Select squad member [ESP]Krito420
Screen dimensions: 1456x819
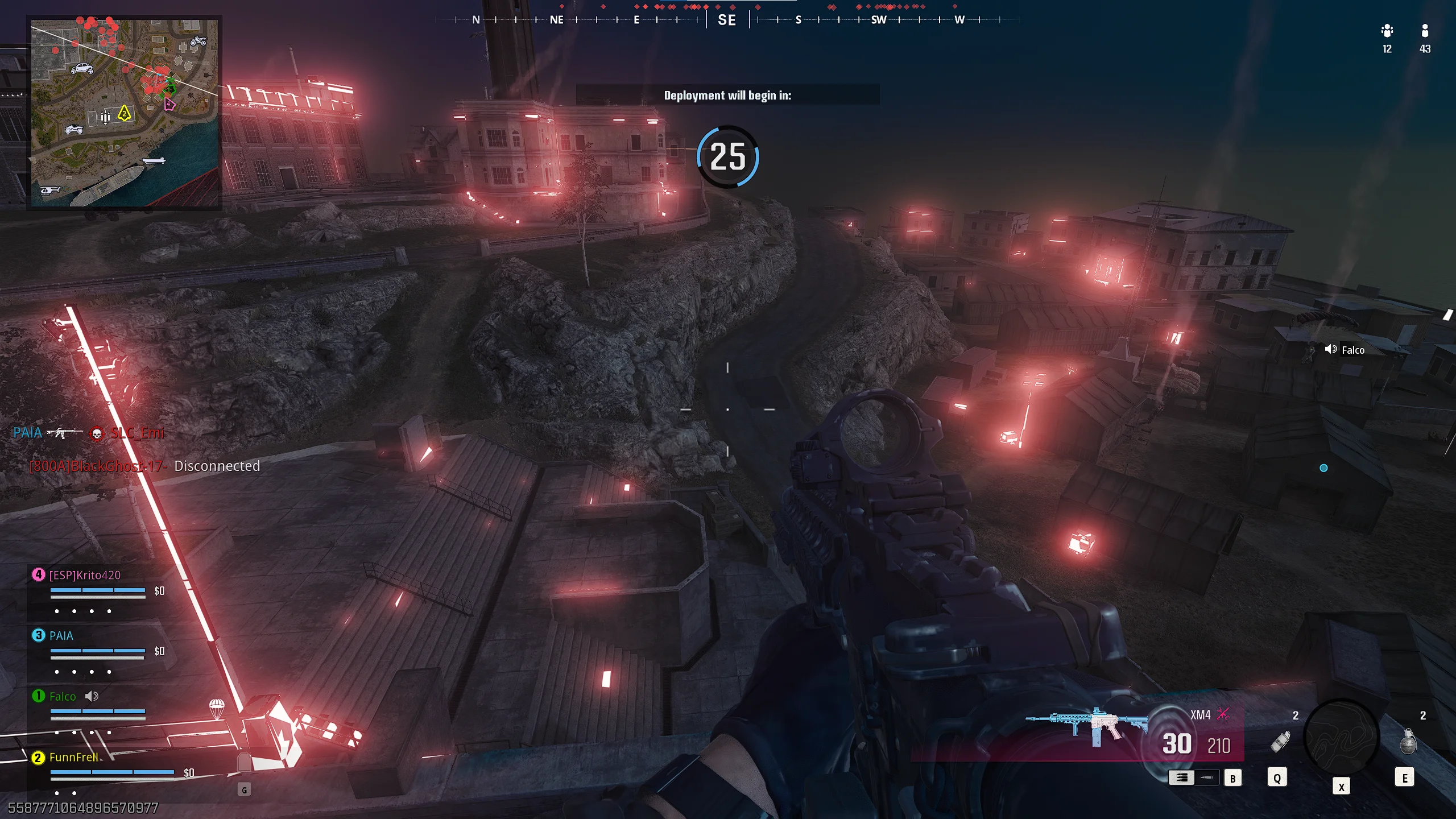85,575
